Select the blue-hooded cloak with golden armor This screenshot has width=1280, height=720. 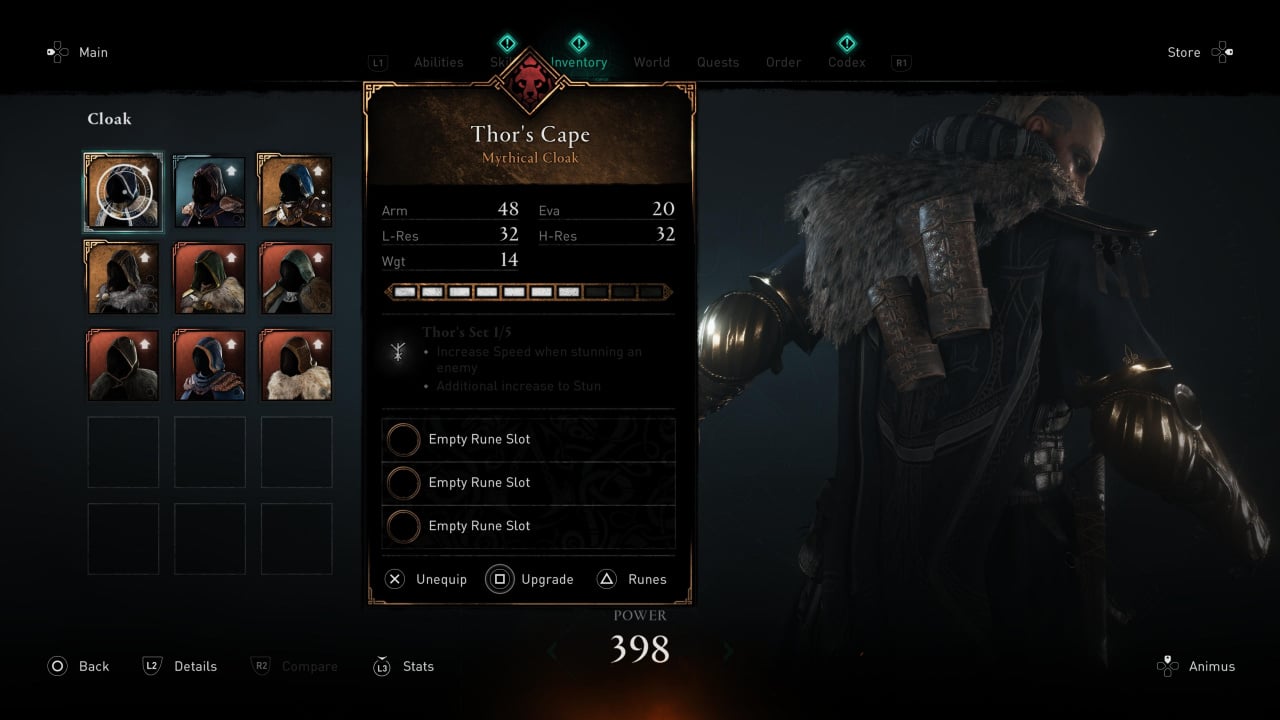pos(296,192)
